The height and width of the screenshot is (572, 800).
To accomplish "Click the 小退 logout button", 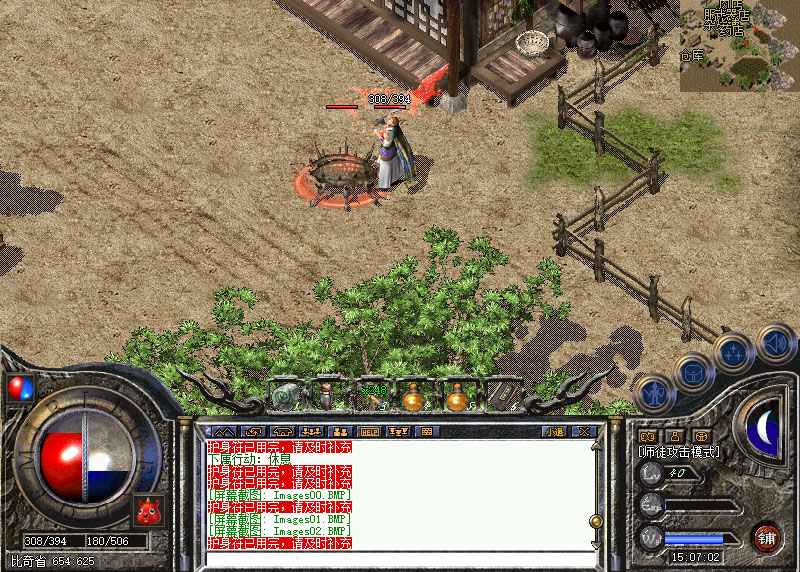I will (x=554, y=432).
